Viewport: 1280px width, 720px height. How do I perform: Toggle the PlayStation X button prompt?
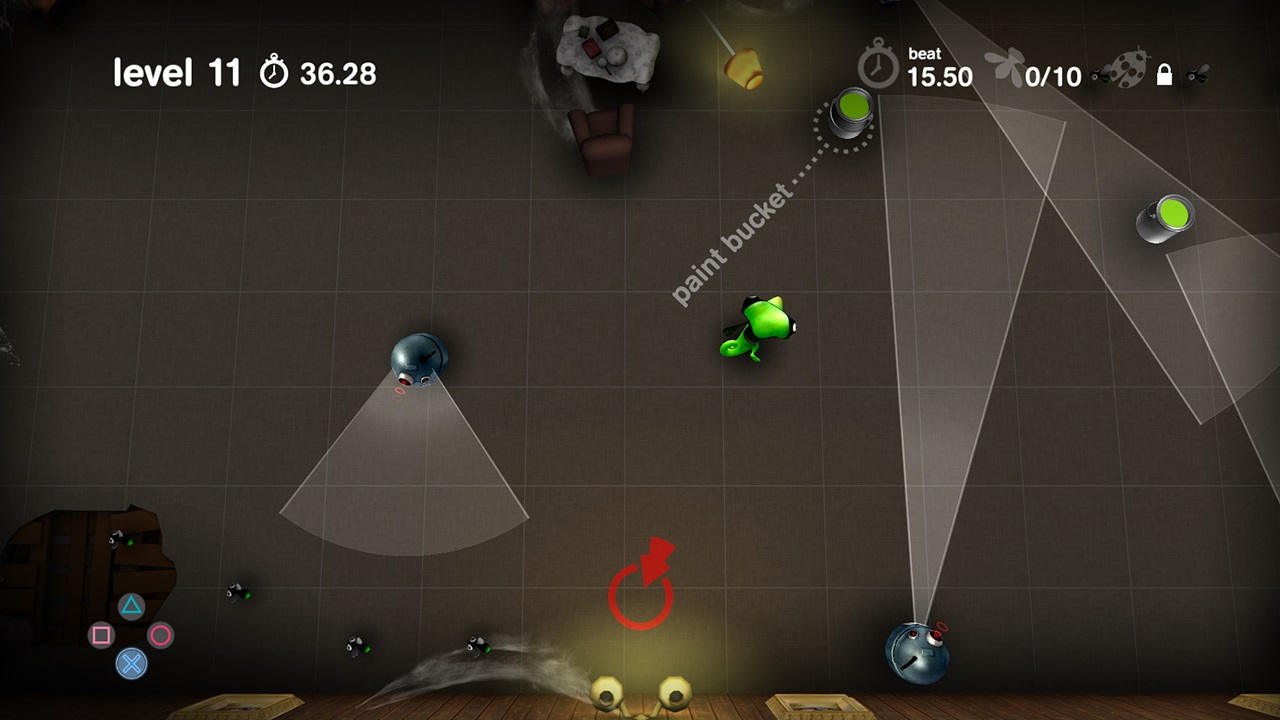[x=131, y=664]
